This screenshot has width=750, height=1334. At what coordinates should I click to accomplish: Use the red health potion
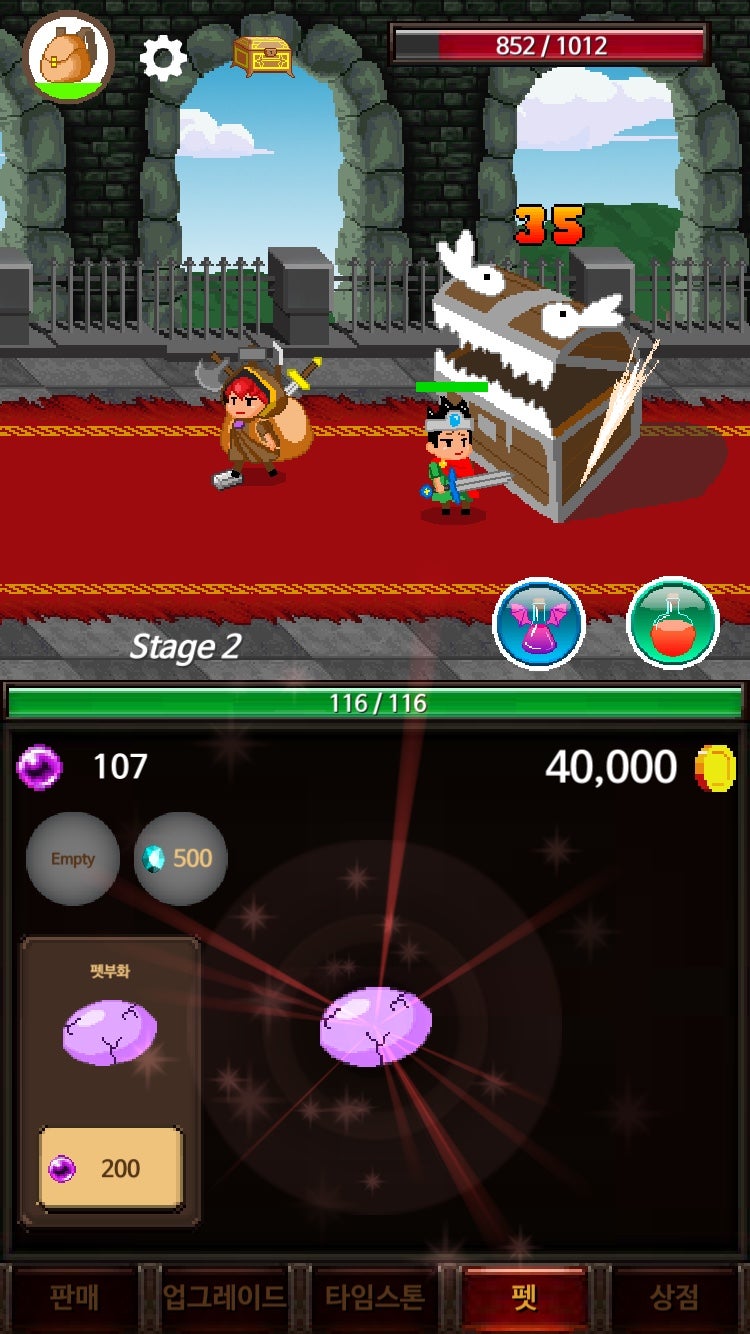pyautogui.click(x=672, y=624)
